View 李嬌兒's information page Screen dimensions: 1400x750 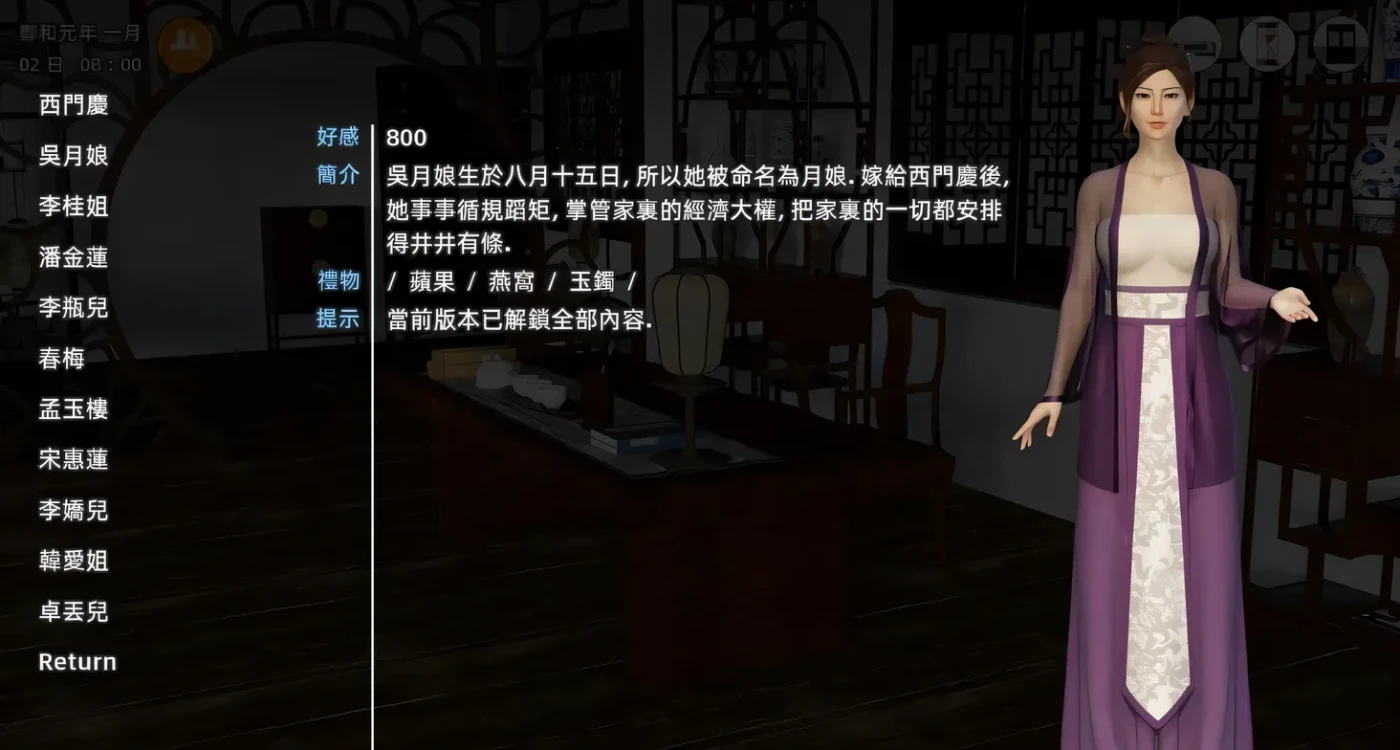tap(75, 511)
